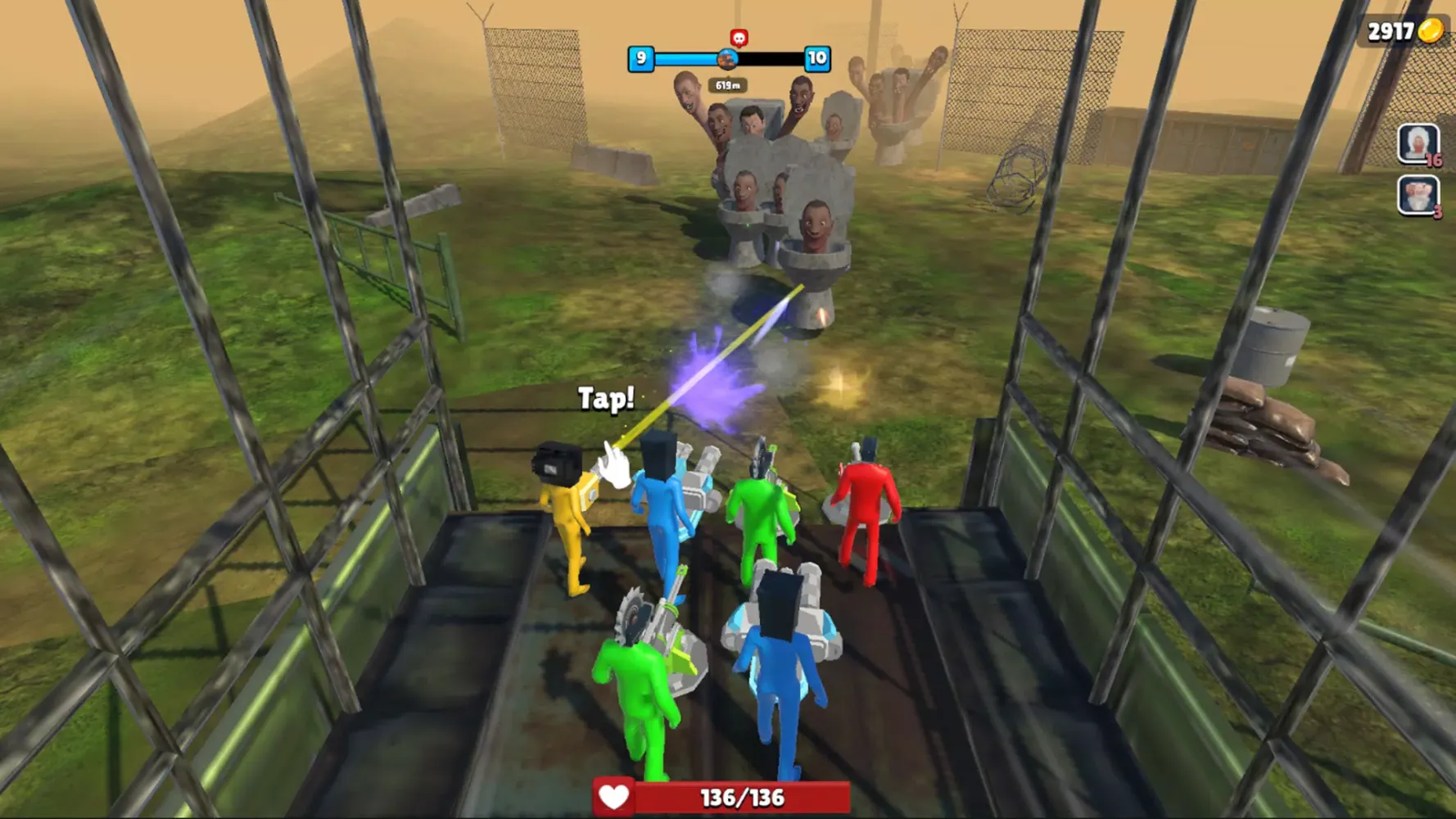Image resolution: width=1456 pixels, height=819 pixels.
Task: Tap the Tap! prompt to fire
Action: pyautogui.click(x=606, y=399)
